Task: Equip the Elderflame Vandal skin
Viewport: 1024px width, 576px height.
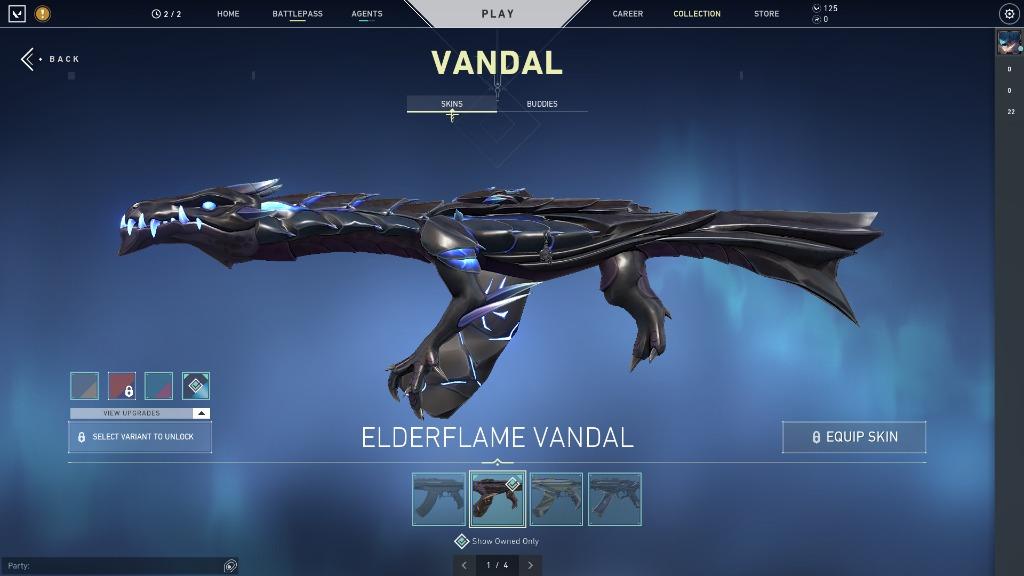Action: point(854,437)
